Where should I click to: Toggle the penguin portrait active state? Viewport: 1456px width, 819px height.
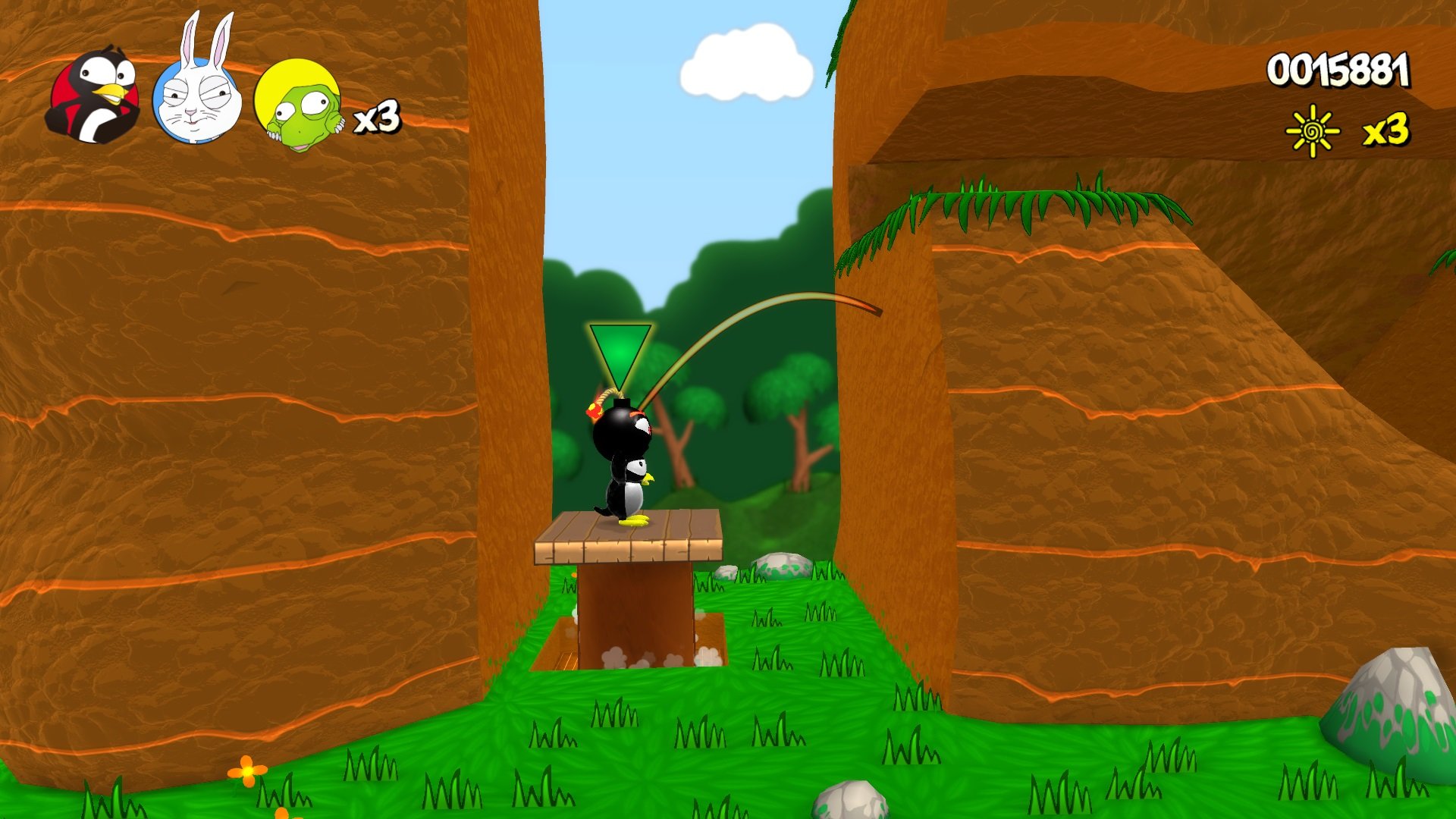[95, 95]
